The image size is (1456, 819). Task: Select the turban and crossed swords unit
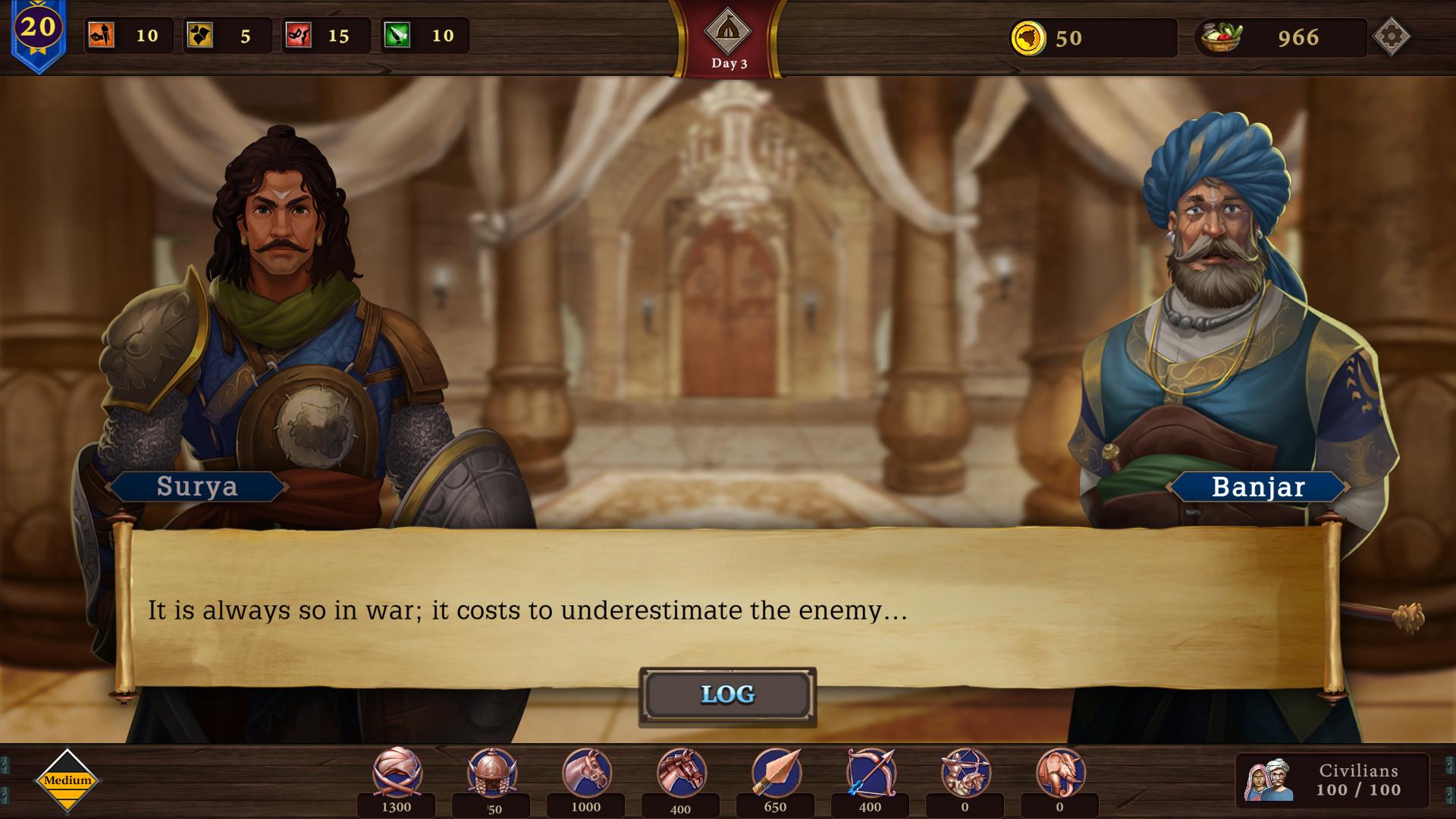click(397, 773)
